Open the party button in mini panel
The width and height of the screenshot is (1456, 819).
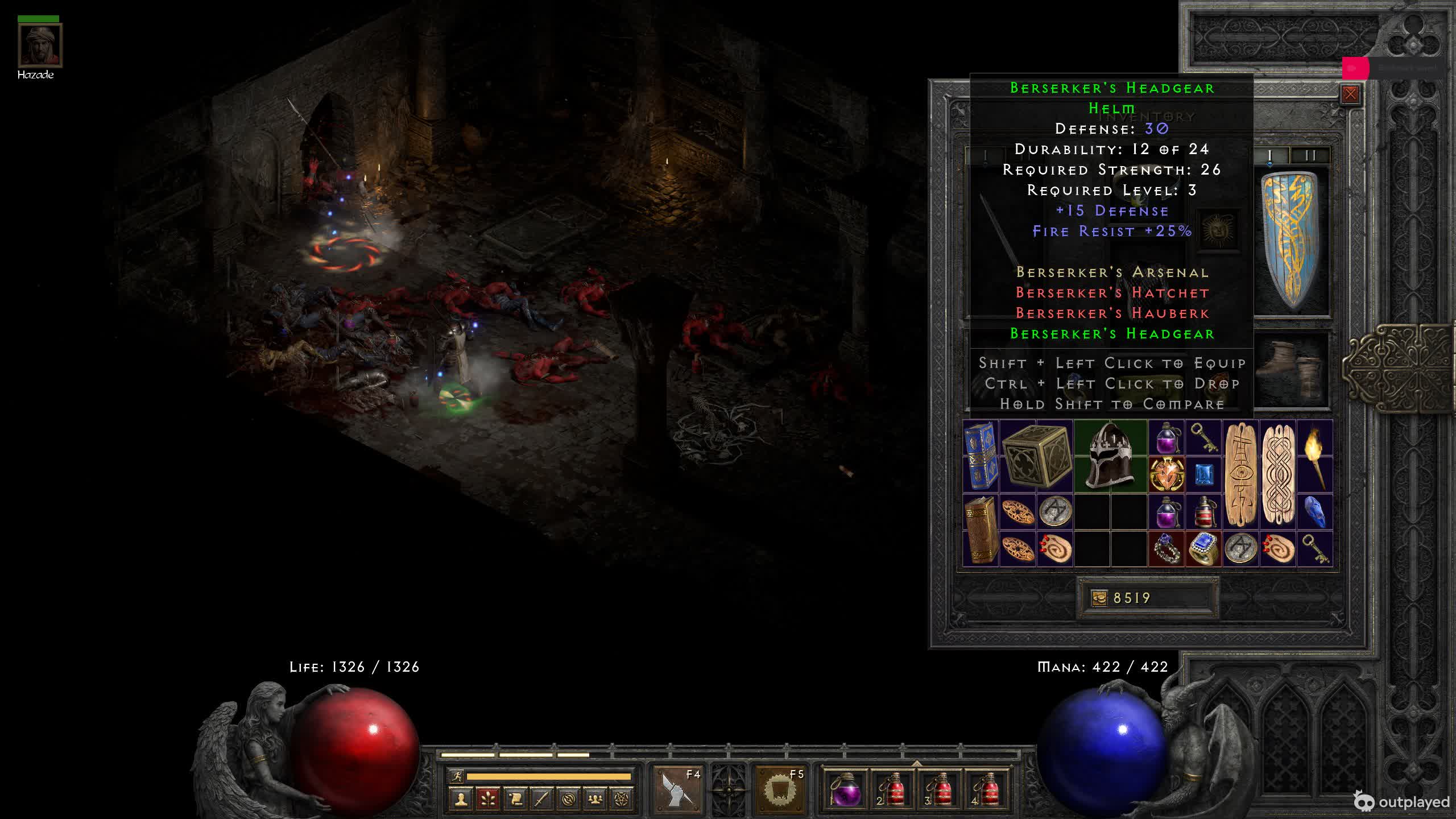[595, 799]
